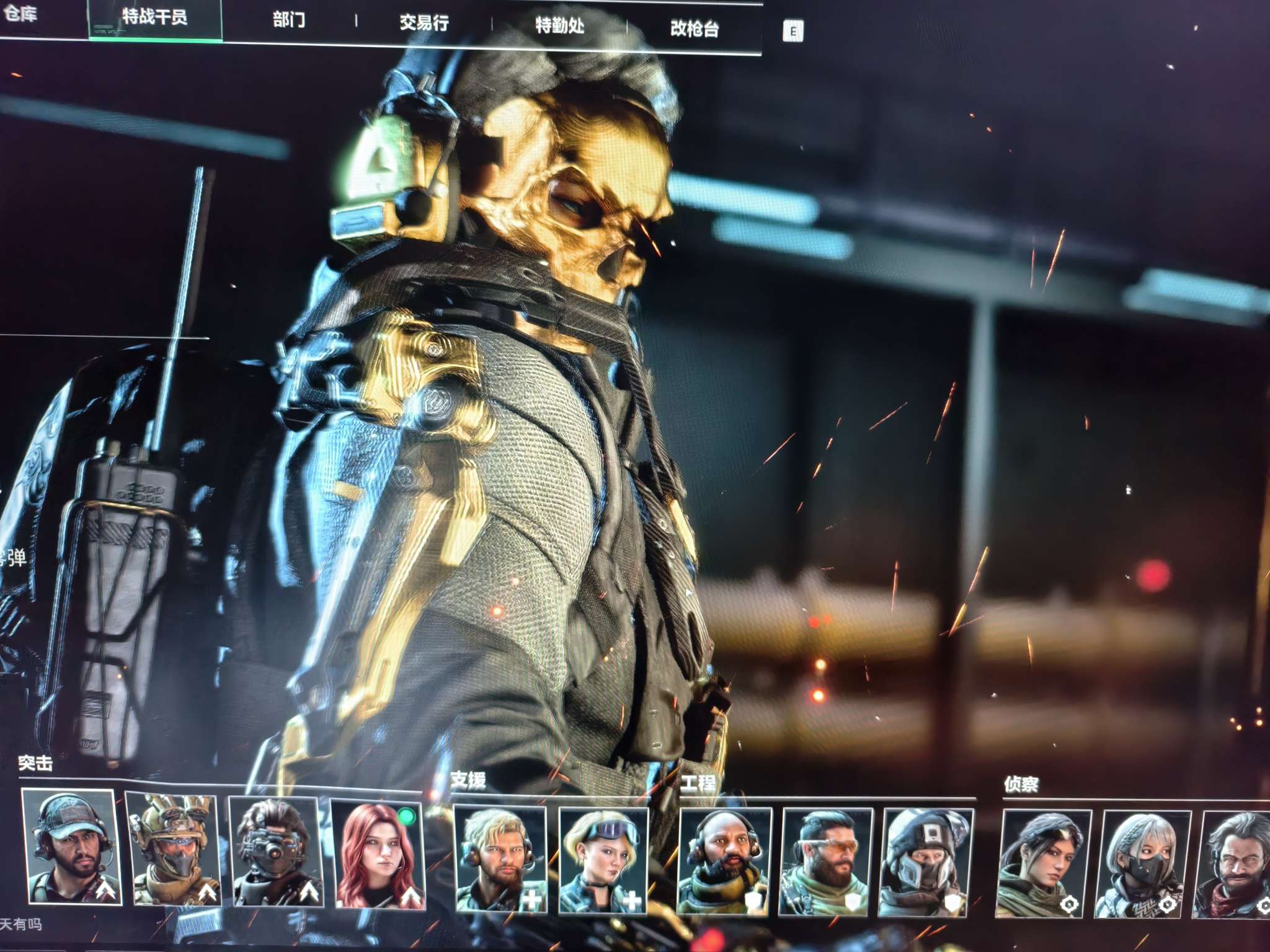
Task: Select the 特战干员 operators tab
Action: pos(154,17)
